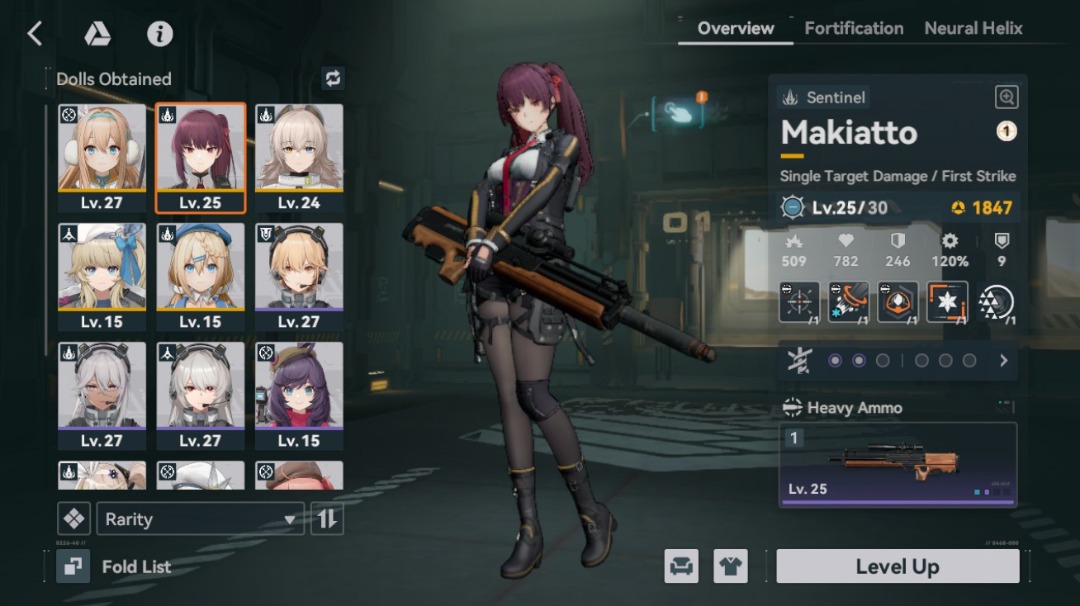
Task: Select the Overview tab
Action: 735,28
